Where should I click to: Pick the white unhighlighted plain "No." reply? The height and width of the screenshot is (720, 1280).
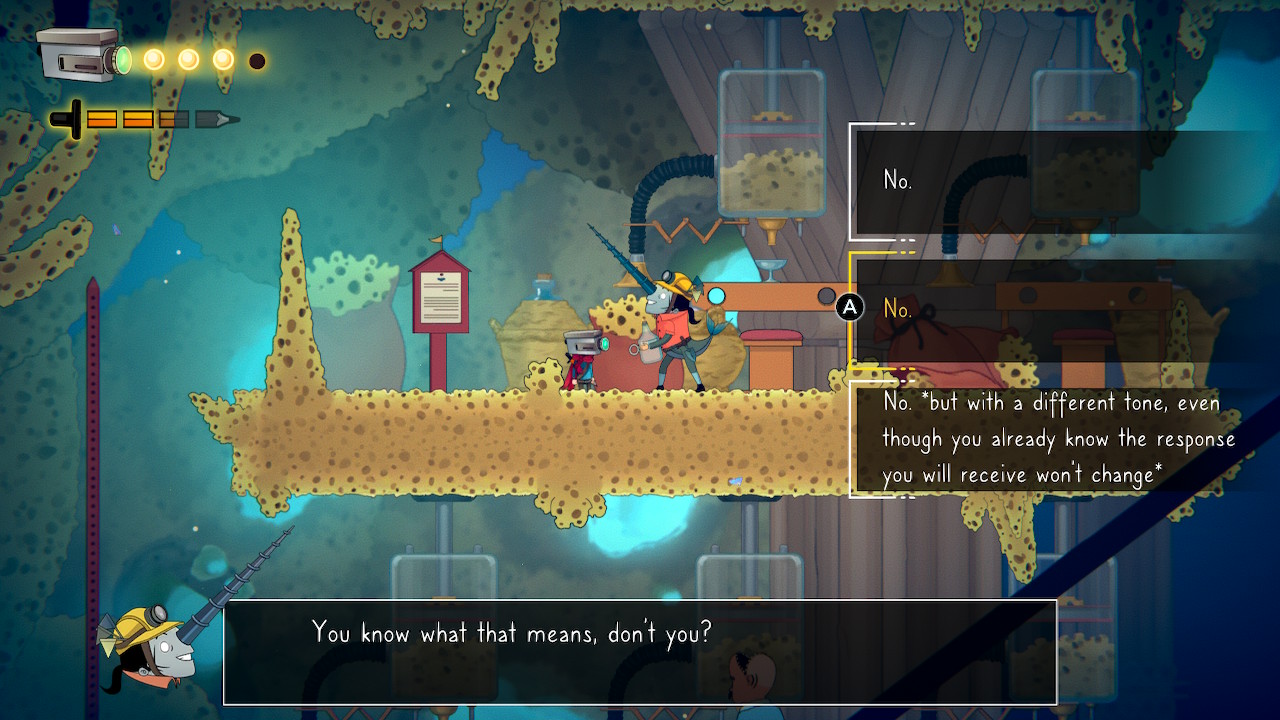[x=898, y=180]
